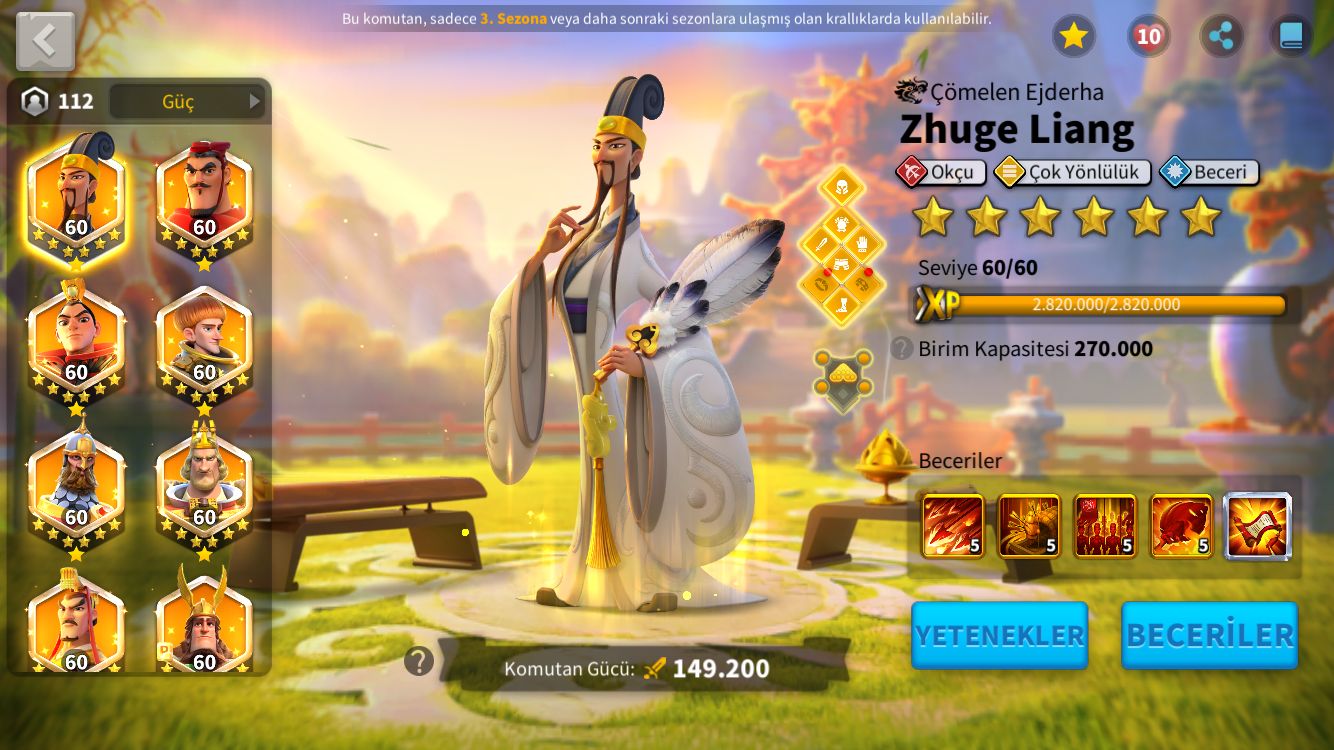1334x750 pixels.
Task: Open the YETENEKLER talents screen
Action: pos(999,635)
